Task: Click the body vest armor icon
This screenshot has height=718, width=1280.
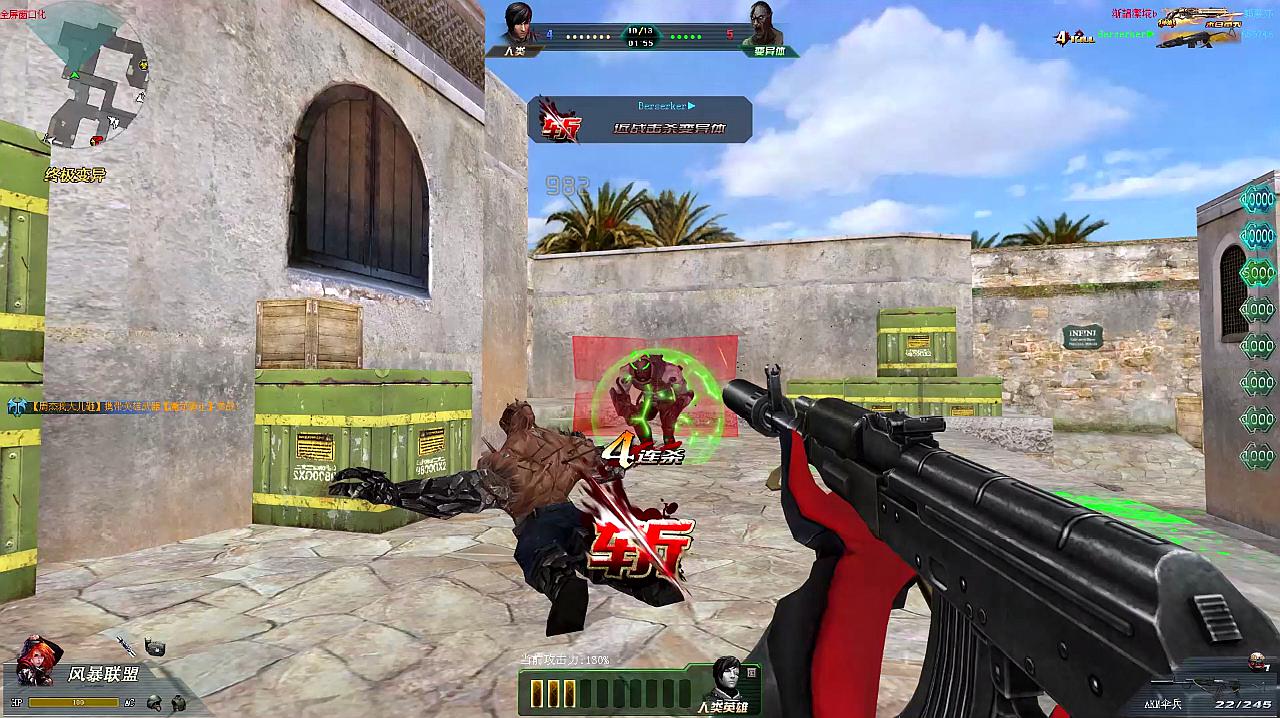Action: coord(178,703)
